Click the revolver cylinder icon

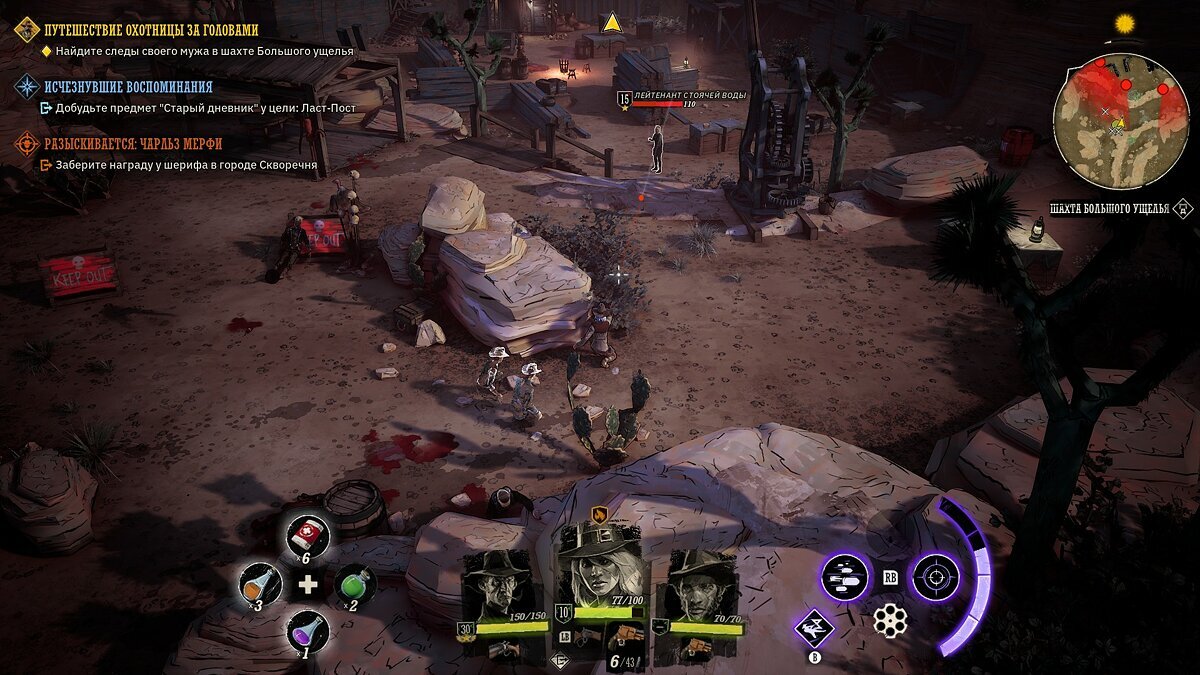[x=889, y=621]
